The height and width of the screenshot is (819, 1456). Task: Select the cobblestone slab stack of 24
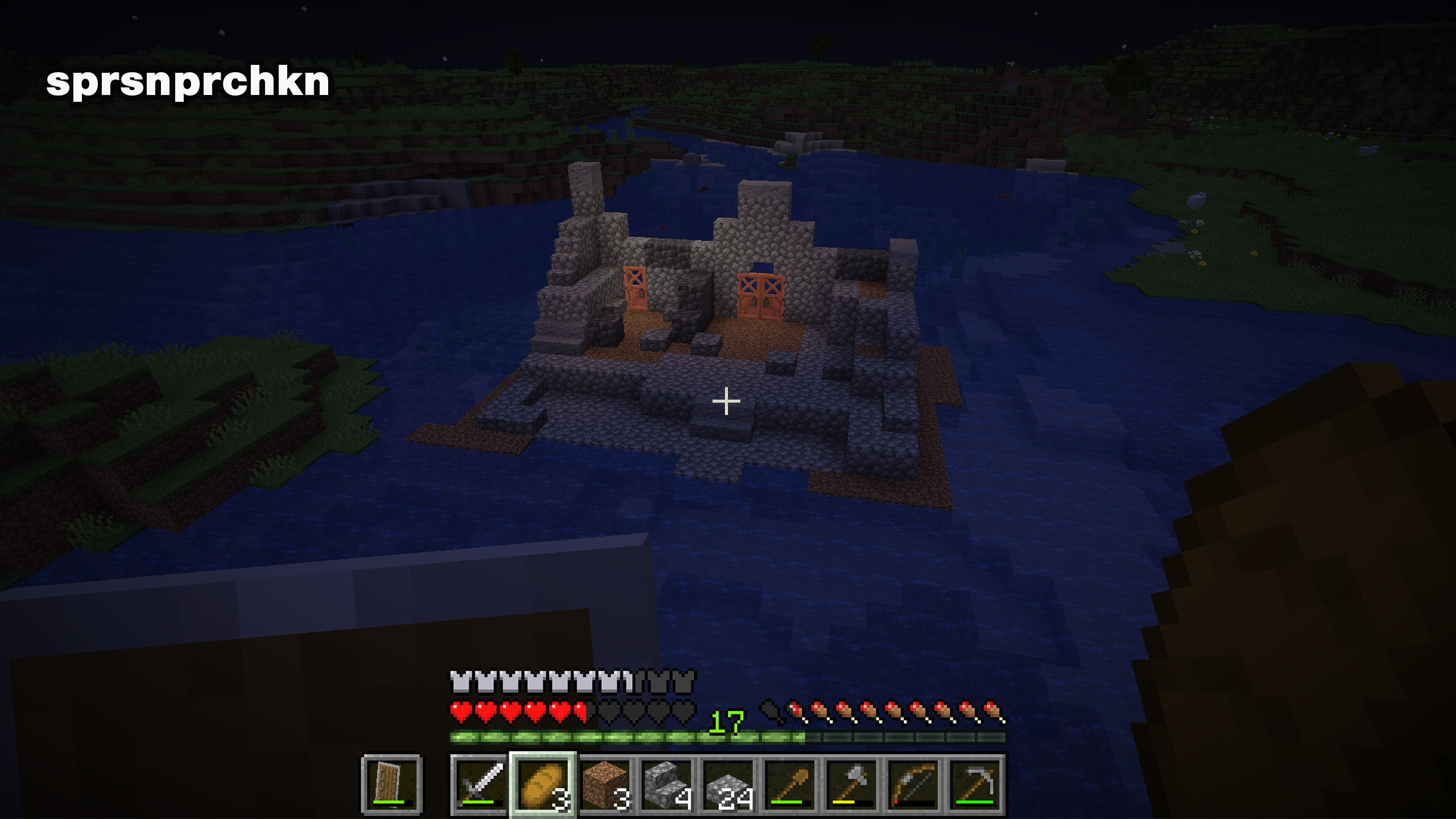(729, 785)
